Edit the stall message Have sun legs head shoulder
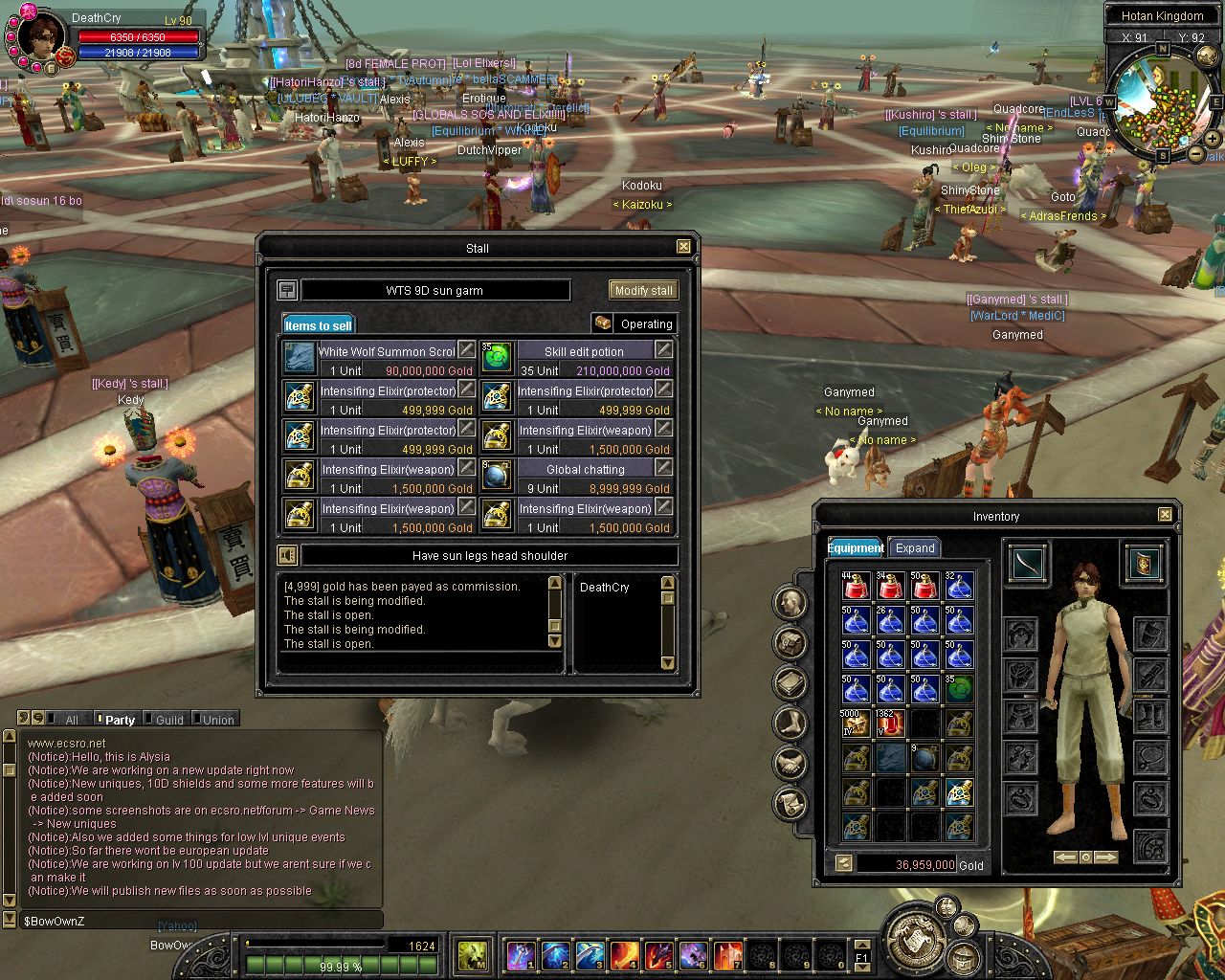This screenshot has width=1225, height=980. 489,555
